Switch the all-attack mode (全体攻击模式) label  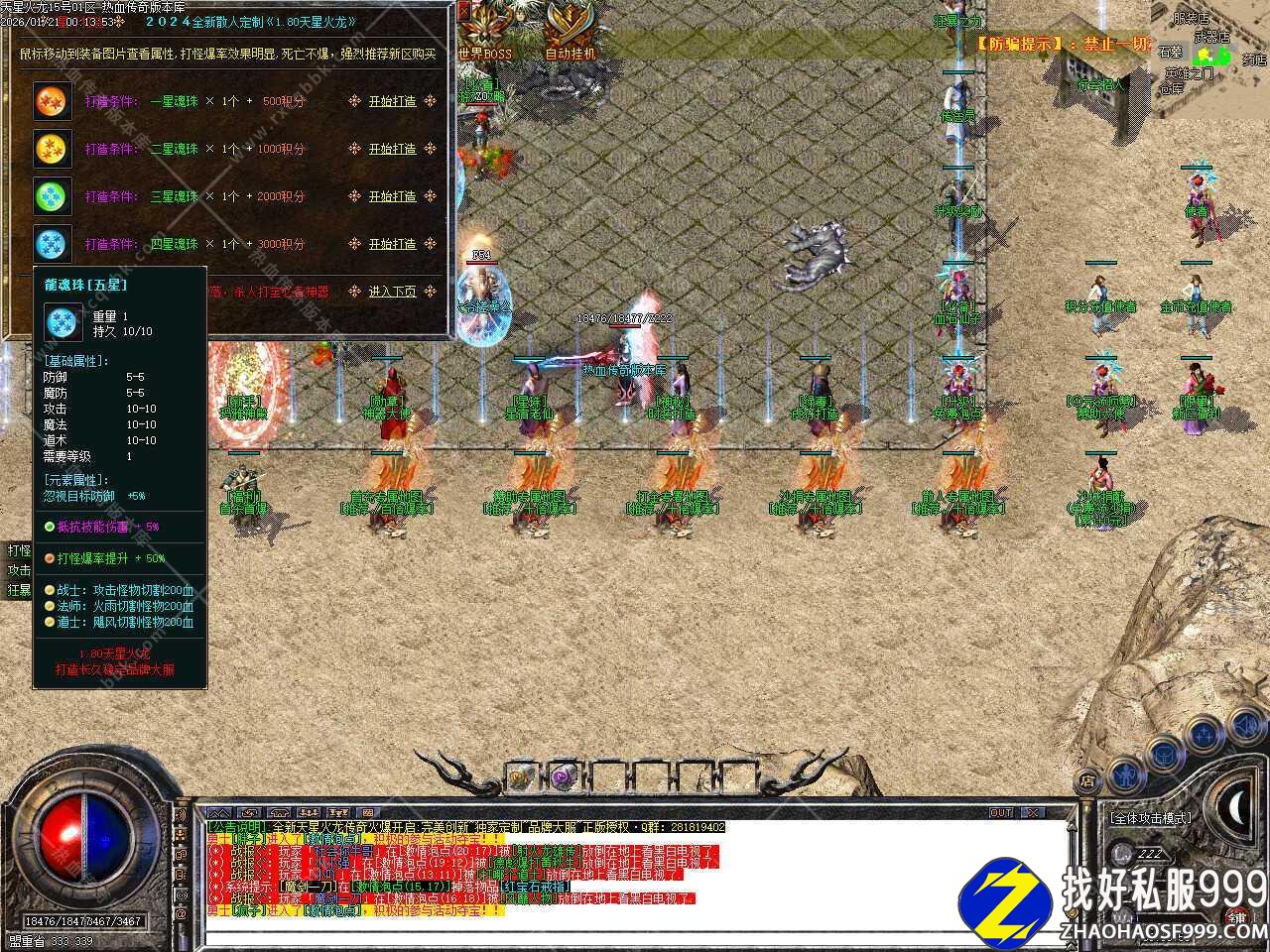coord(1151,818)
